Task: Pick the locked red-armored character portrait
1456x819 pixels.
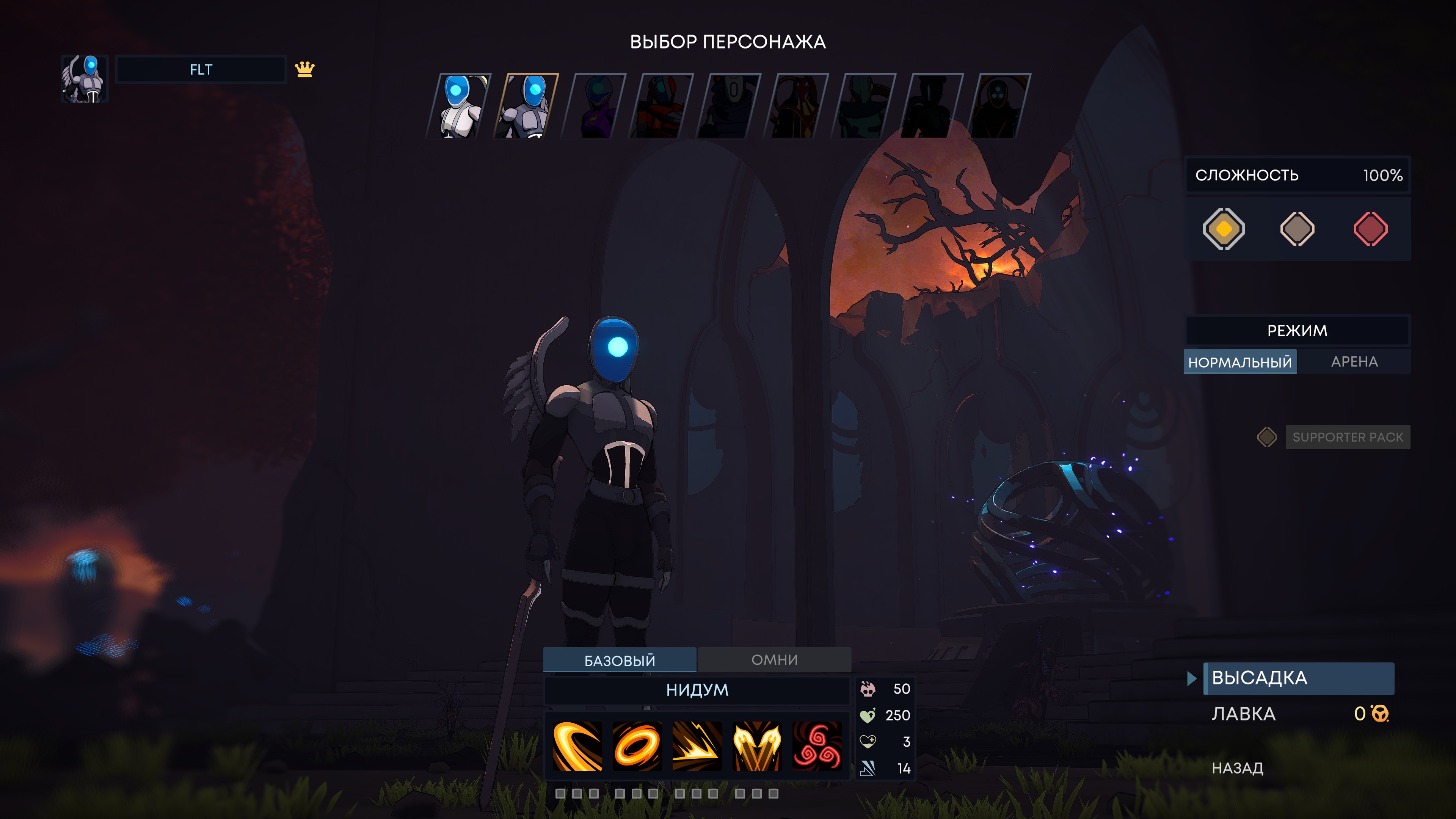Action: click(662, 106)
